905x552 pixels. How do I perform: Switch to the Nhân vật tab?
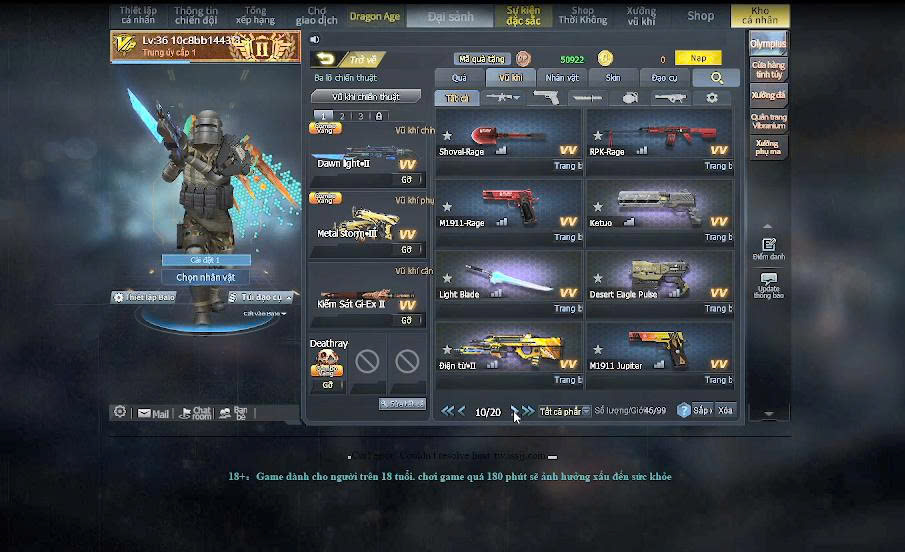pyautogui.click(x=562, y=78)
